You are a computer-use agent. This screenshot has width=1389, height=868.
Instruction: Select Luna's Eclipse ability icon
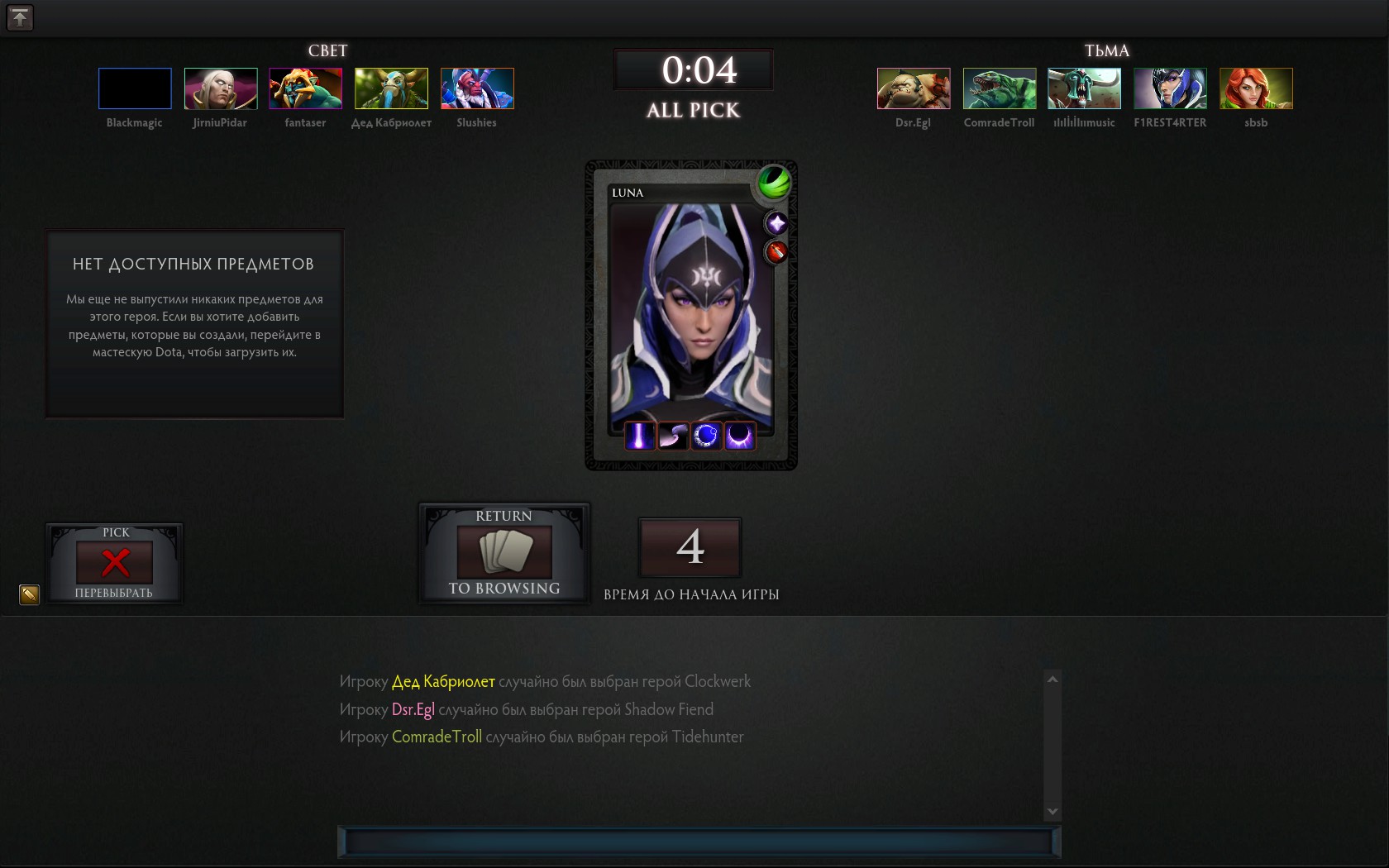pos(739,436)
